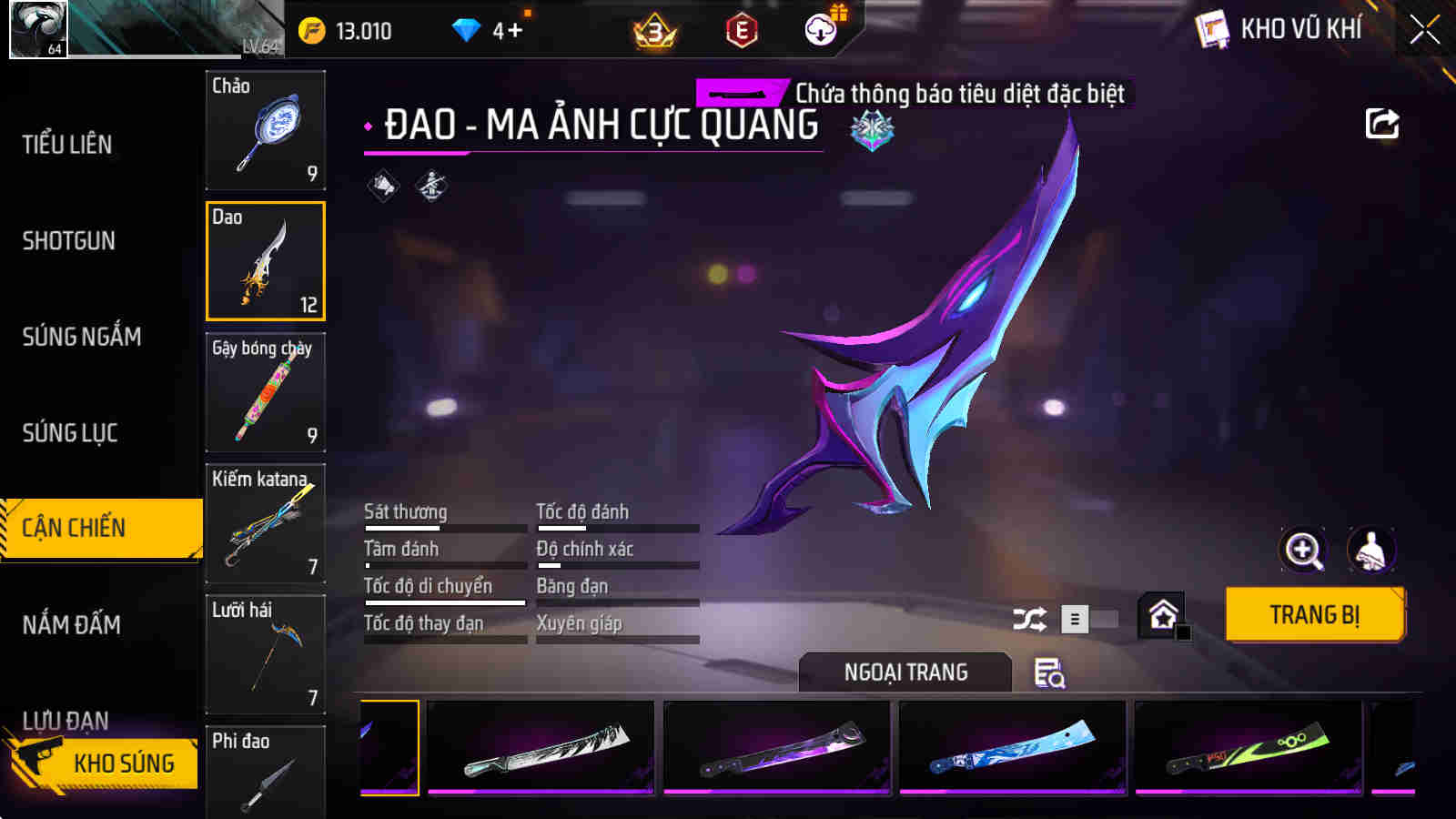Screen dimensions: 1456x819
Task: Select the rank crown badge showing 3
Action: [x=654, y=29]
